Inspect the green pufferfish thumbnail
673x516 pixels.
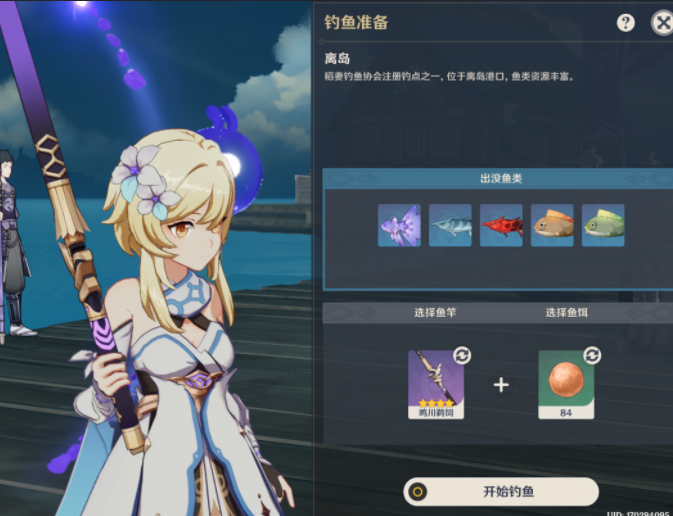603,225
